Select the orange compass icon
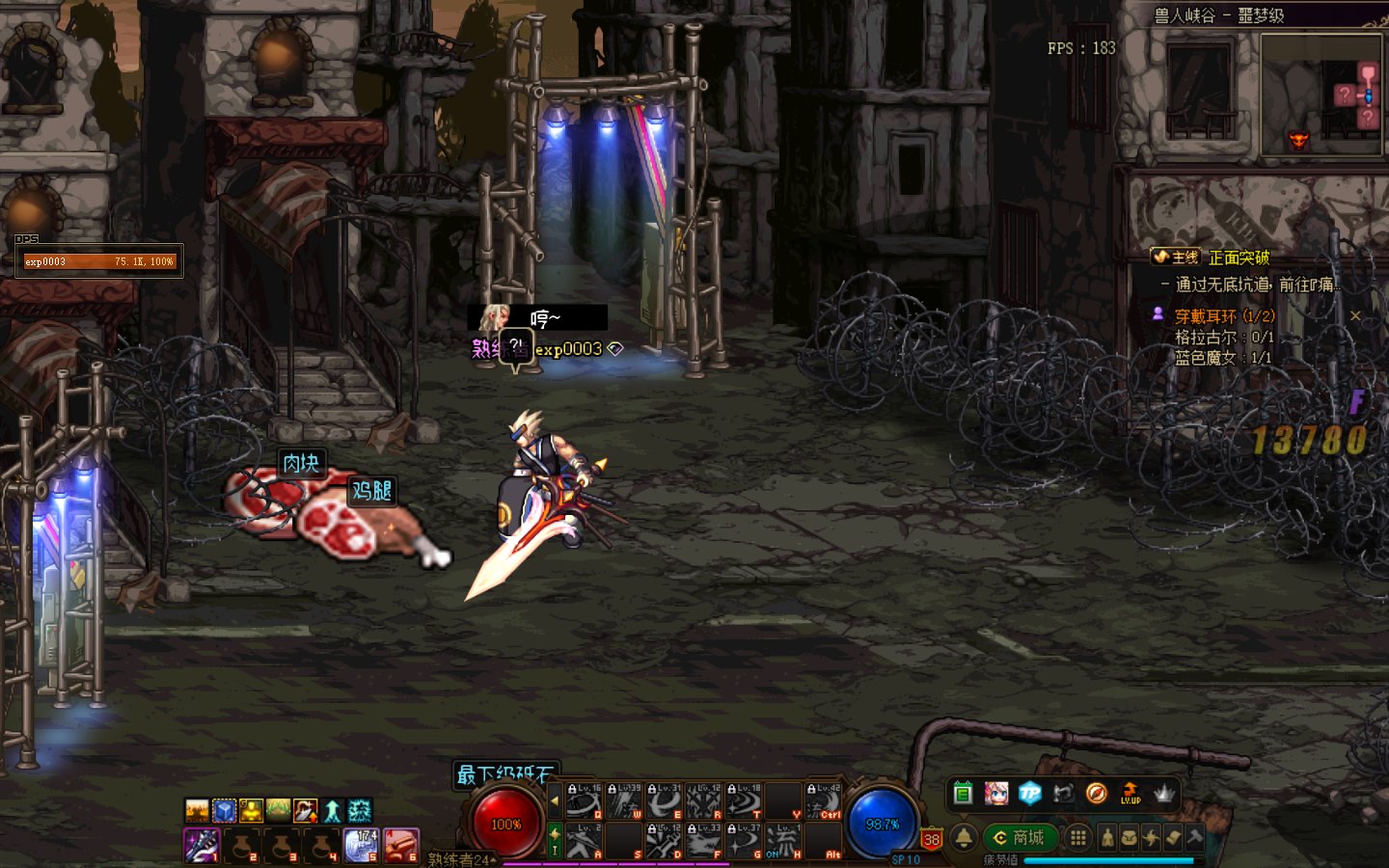1389x868 pixels. [x=1097, y=794]
